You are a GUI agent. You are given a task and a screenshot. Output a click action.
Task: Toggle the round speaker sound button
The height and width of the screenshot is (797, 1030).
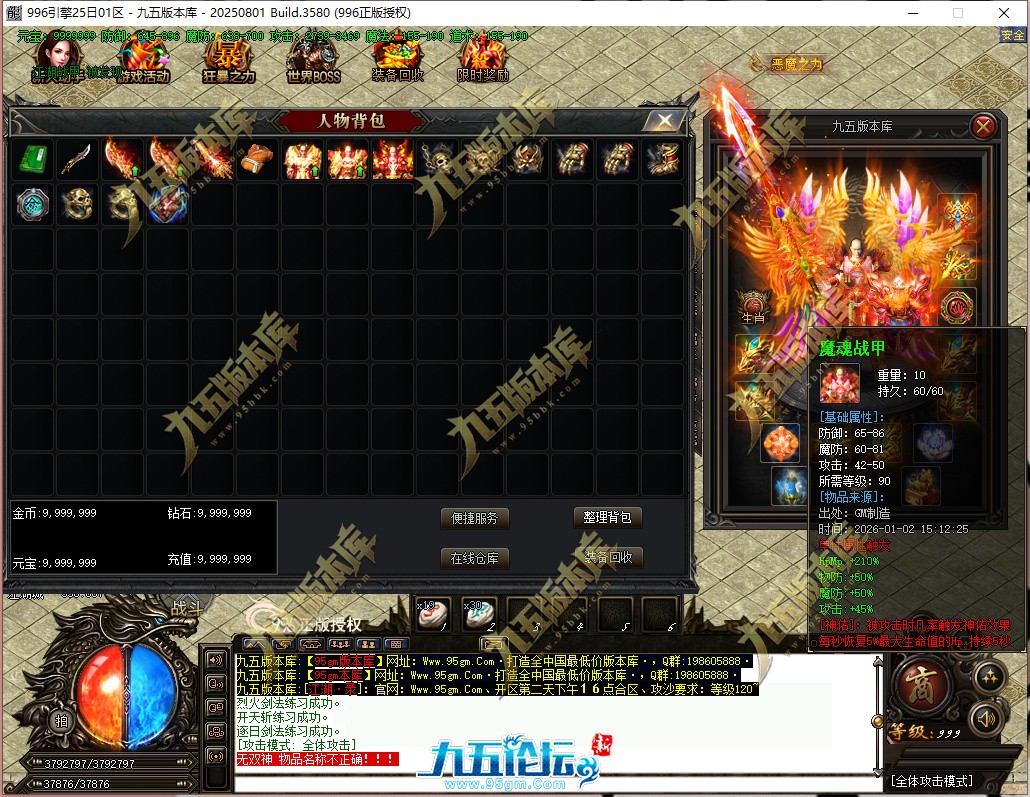pos(988,718)
